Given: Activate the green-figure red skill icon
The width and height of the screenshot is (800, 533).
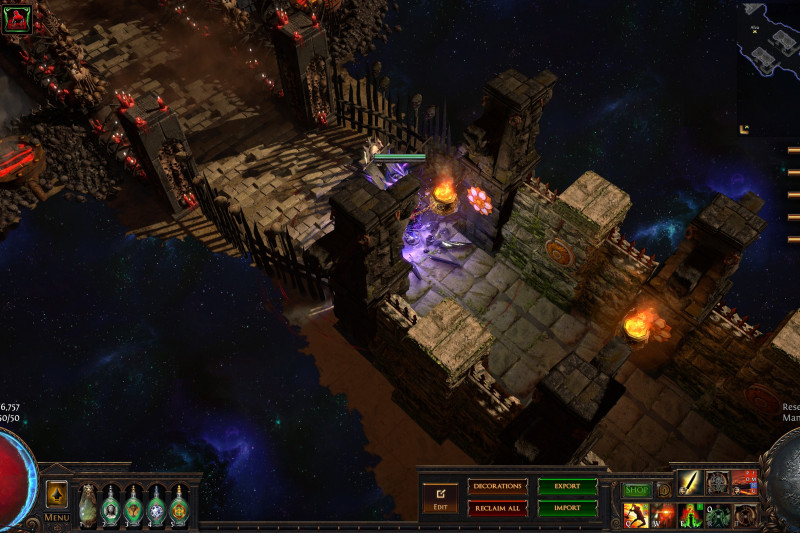Looking at the screenshot, I should pyautogui.click(x=691, y=516).
